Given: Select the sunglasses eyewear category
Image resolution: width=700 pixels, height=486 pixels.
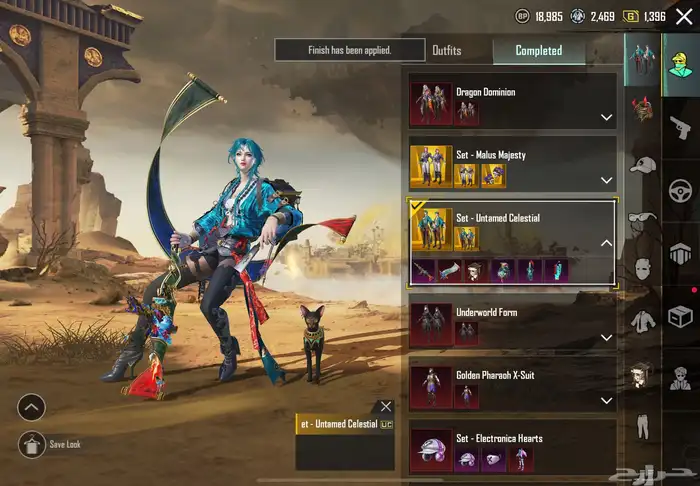Looking at the screenshot, I should pyautogui.click(x=642, y=216).
